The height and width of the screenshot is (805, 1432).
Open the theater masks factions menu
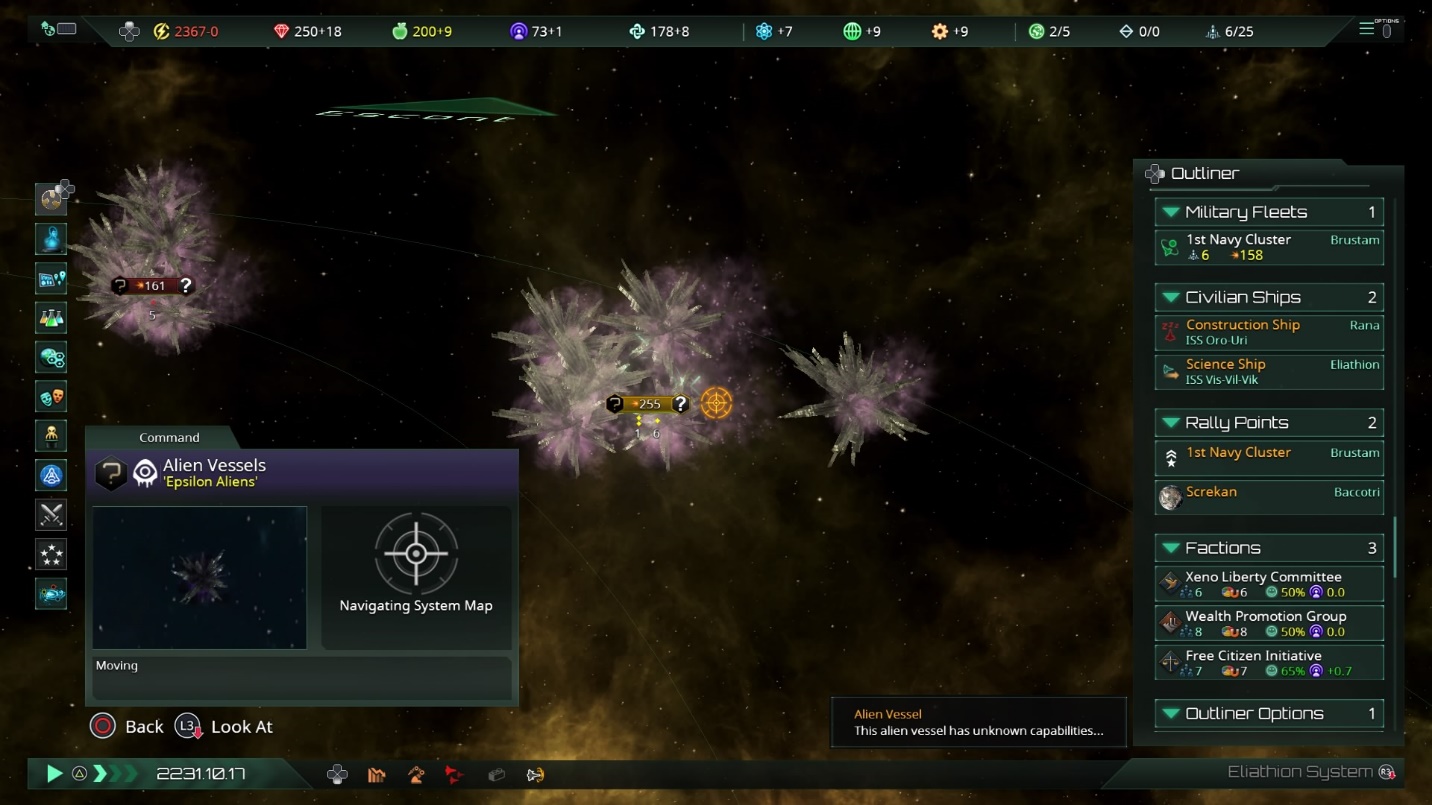(51, 397)
